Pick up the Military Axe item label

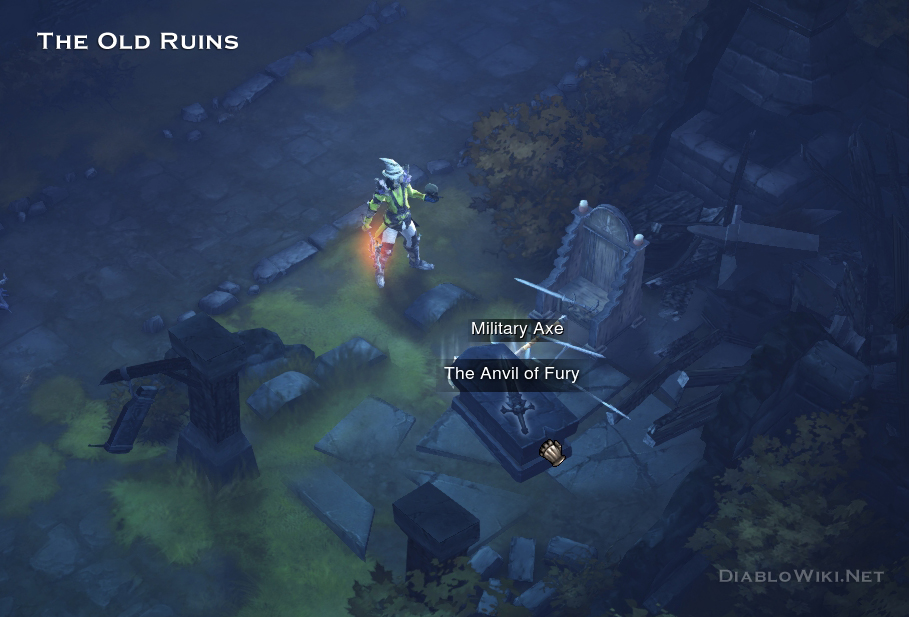click(517, 329)
